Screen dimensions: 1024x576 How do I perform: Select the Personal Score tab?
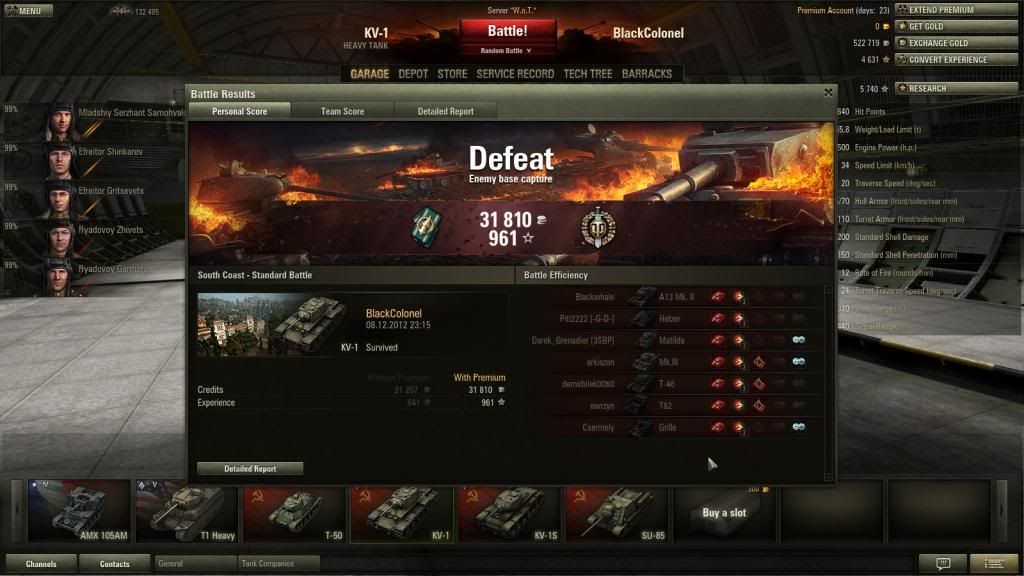click(240, 111)
